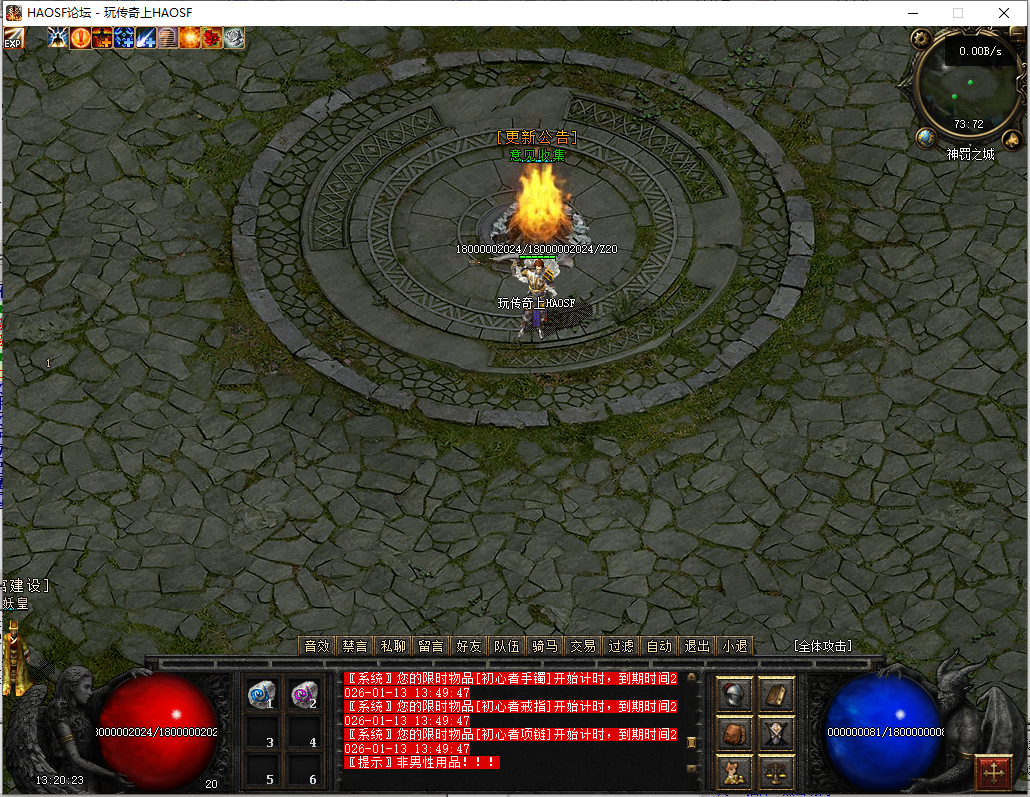
Task: Select the 留言 message button
Action: coord(431,646)
